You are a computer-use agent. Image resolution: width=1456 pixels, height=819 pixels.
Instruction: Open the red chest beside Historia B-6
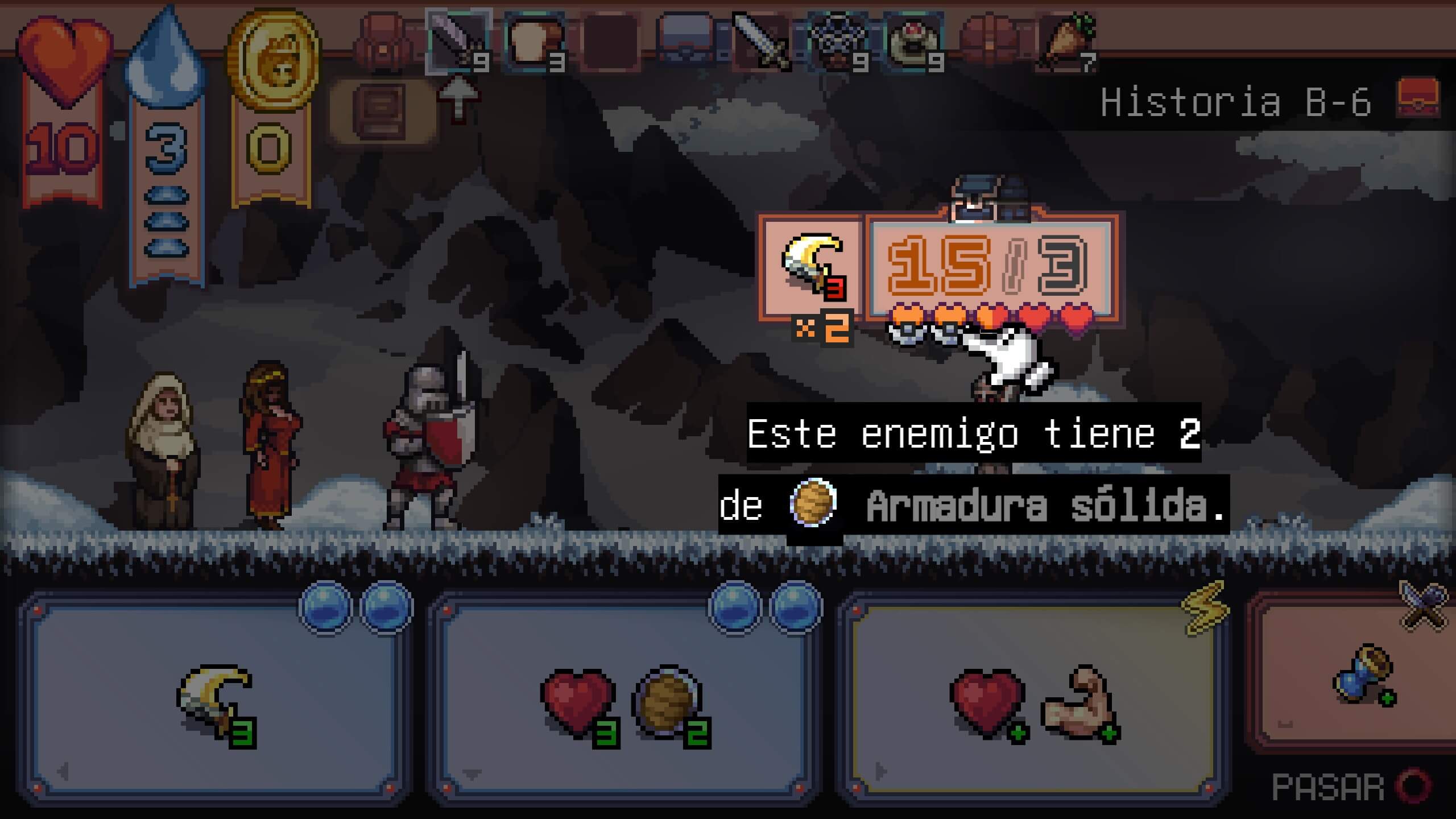coord(1418,98)
